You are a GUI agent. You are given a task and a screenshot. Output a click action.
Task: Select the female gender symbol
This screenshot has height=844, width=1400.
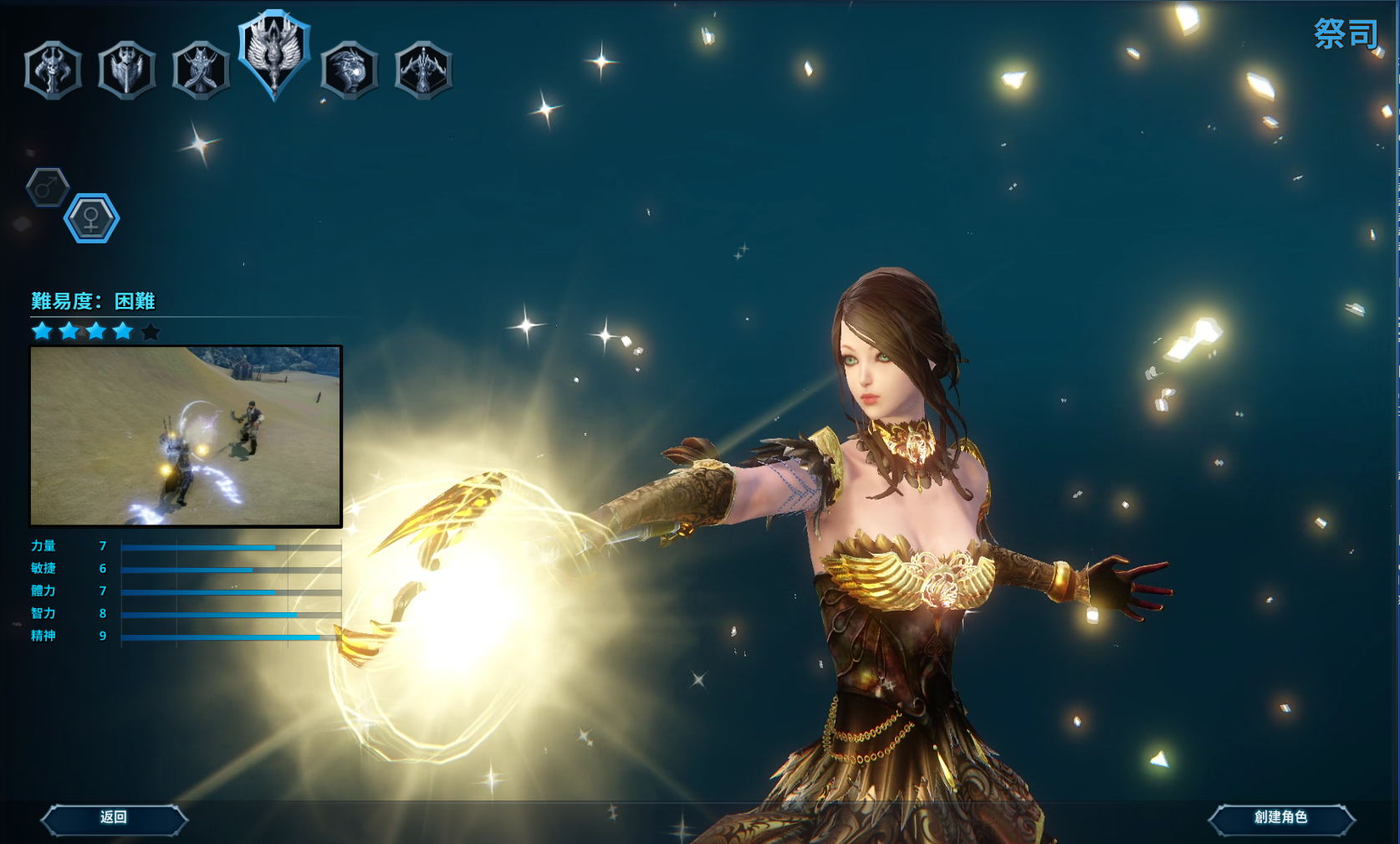91,219
